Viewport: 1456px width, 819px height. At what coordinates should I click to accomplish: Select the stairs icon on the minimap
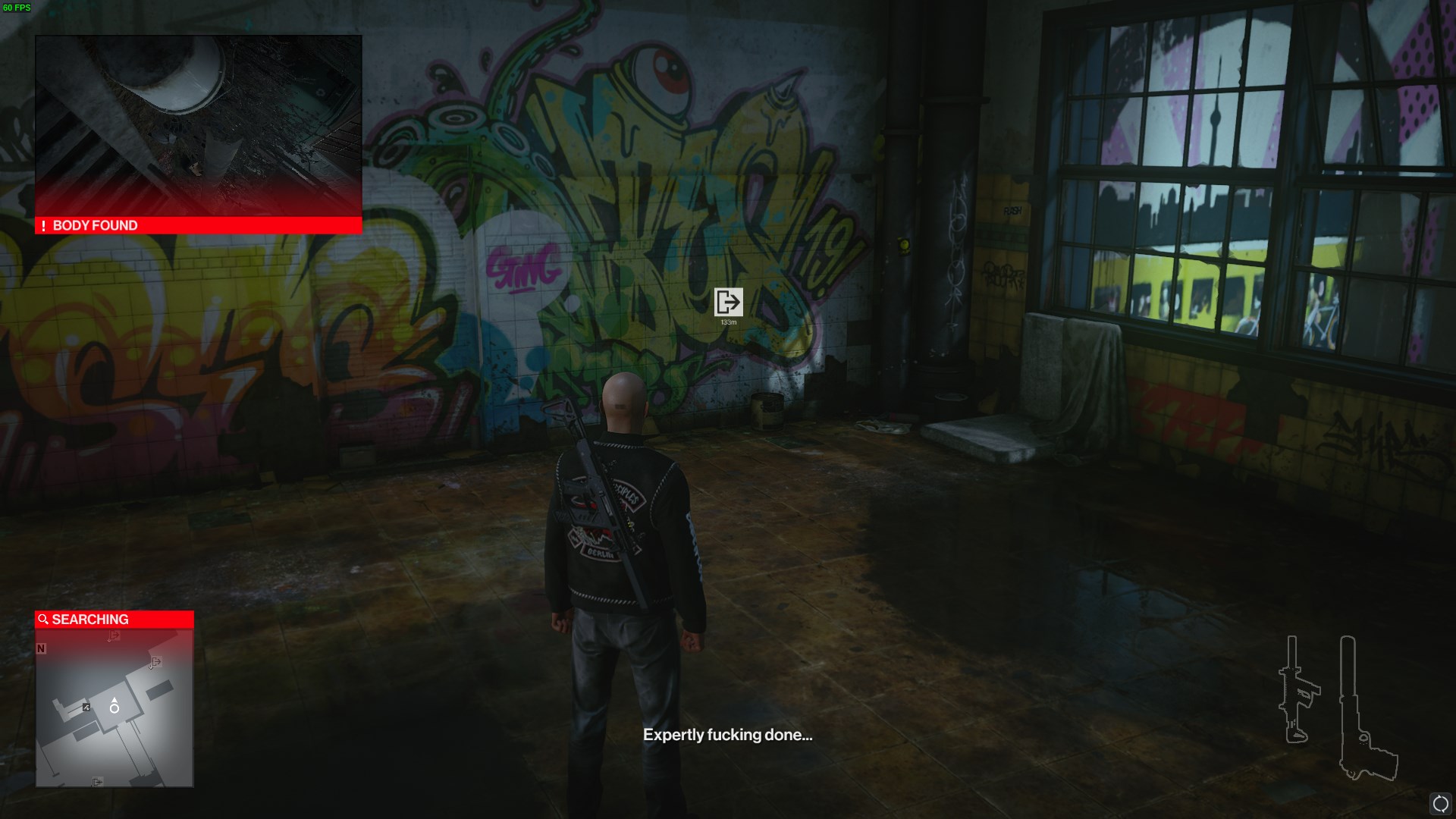(86, 707)
